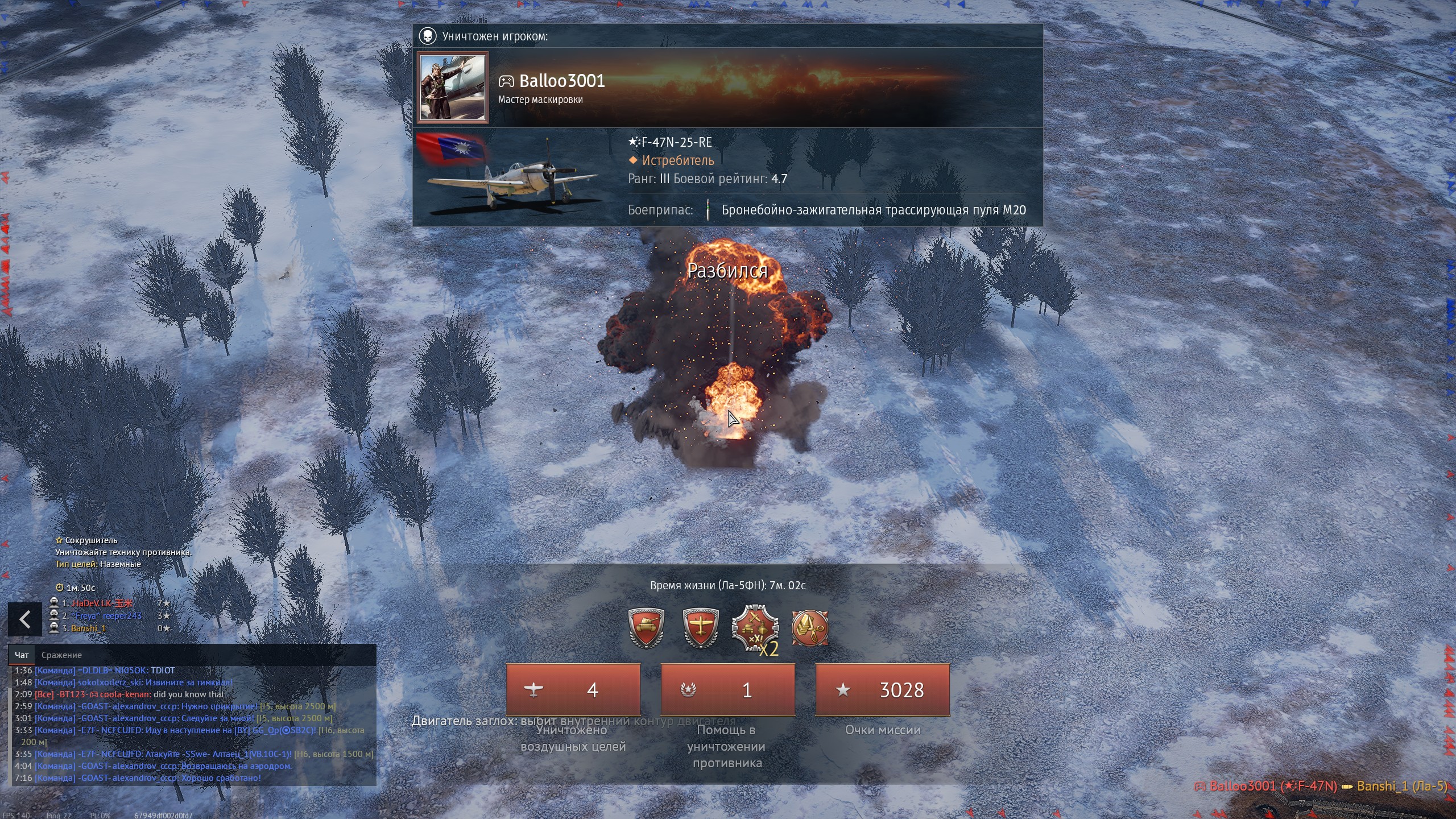Select the airplane shield award medal

point(701,628)
